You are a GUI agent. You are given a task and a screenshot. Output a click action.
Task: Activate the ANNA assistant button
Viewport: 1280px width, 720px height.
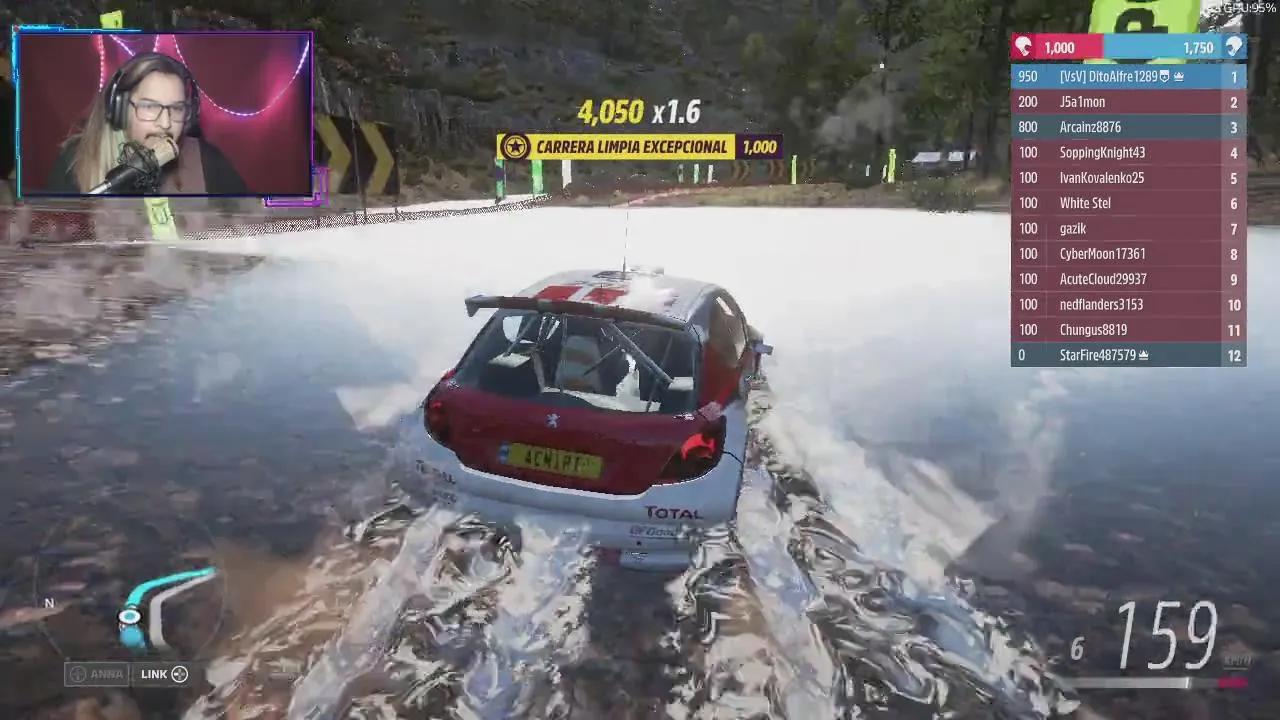(x=98, y=674)
